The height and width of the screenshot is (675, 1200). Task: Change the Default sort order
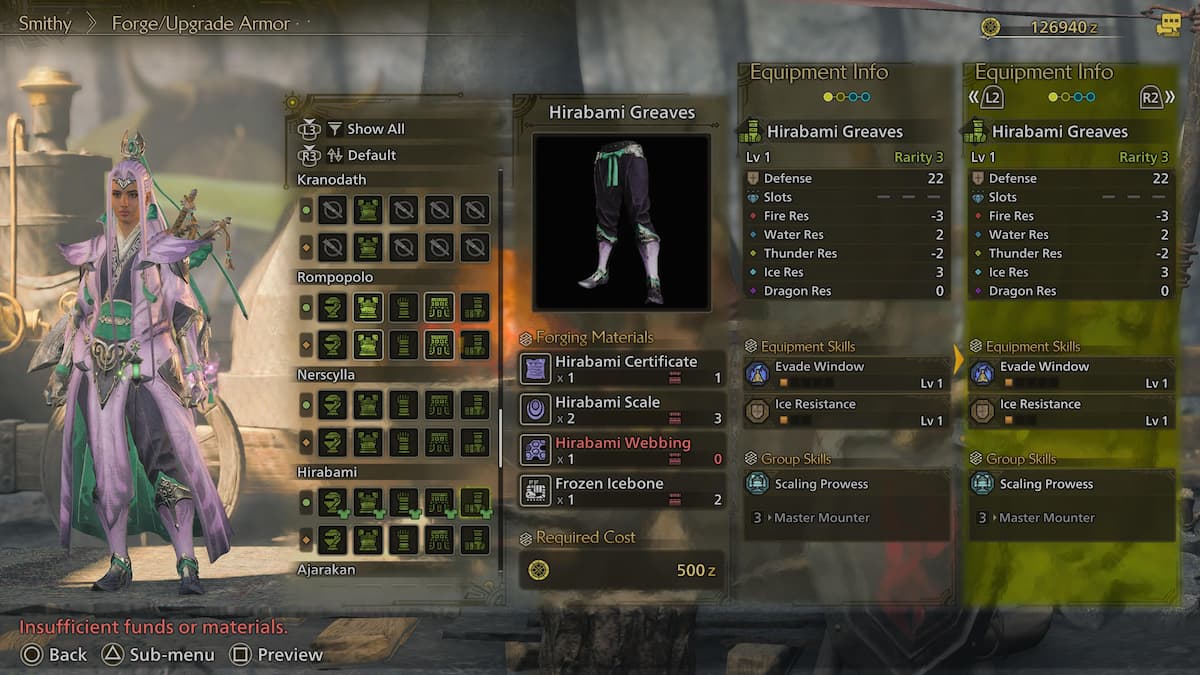click(360, 155)
